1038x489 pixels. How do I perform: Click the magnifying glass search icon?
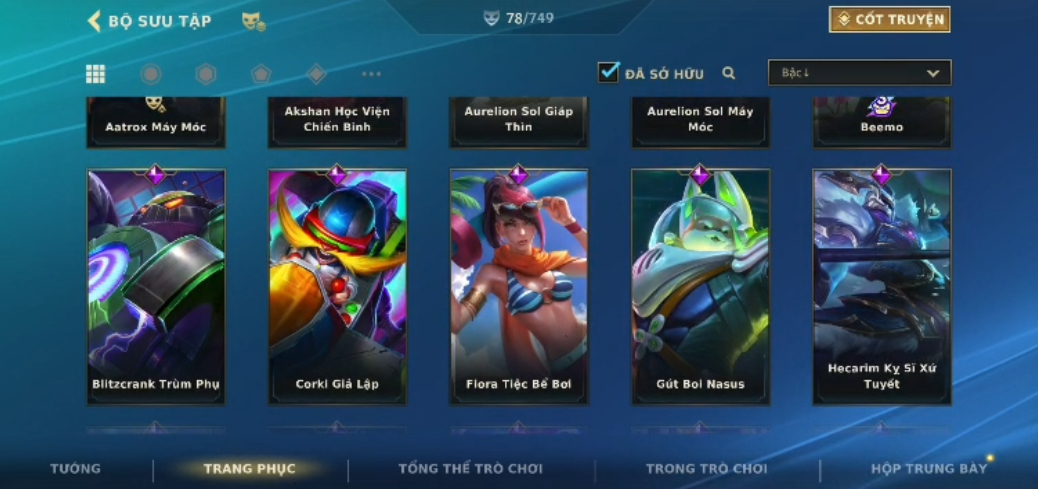pyautogui.click(x=729, y=73)
